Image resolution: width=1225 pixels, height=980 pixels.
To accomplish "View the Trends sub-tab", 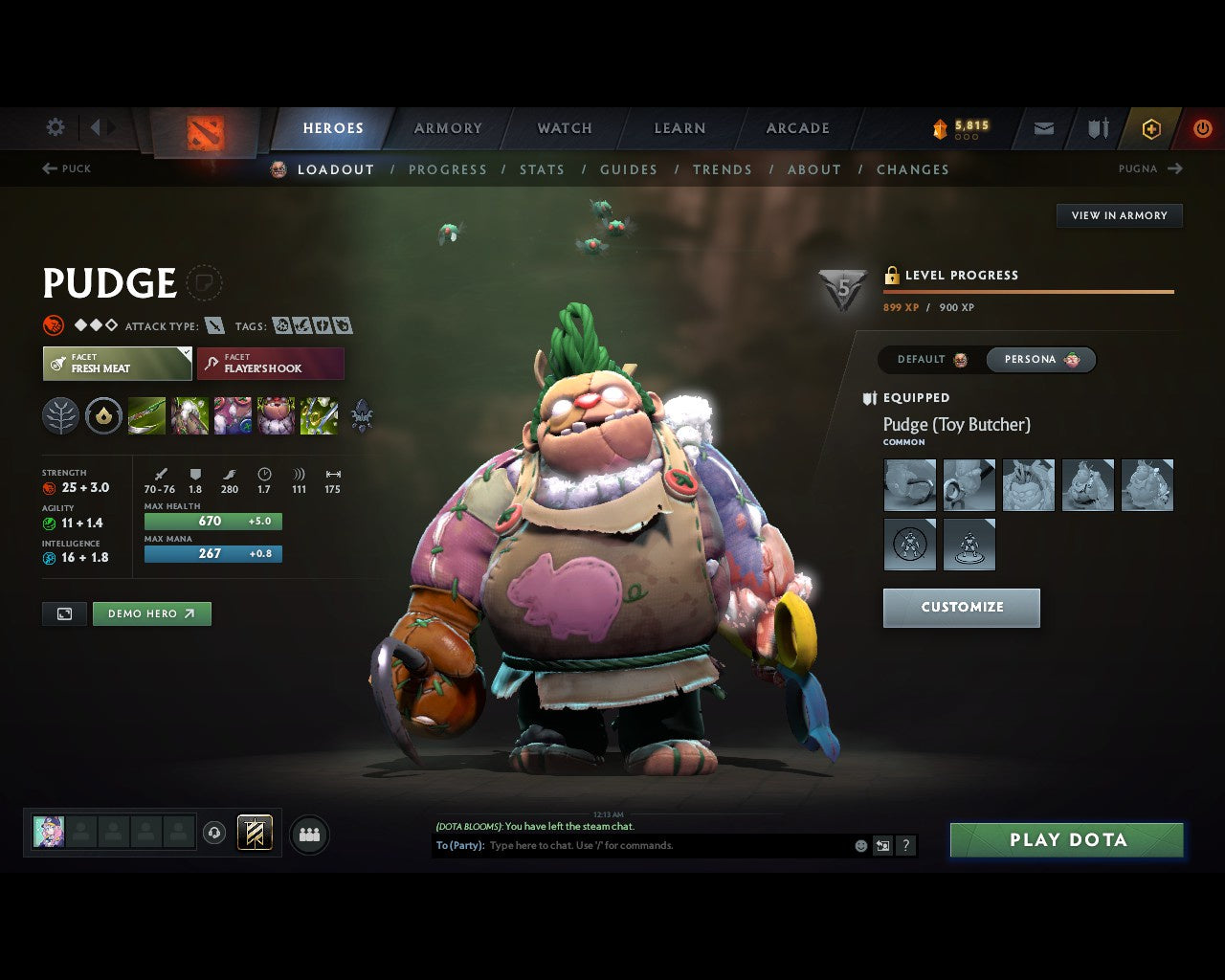I will [x=723, y=169].
